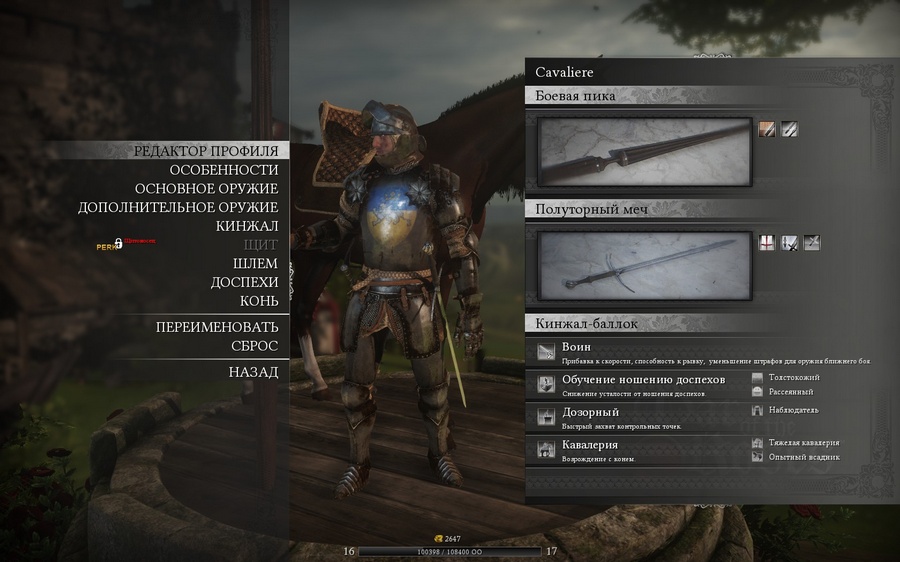
Task: Choose the Дополнительное оружие entry
Action: [178, 207]
